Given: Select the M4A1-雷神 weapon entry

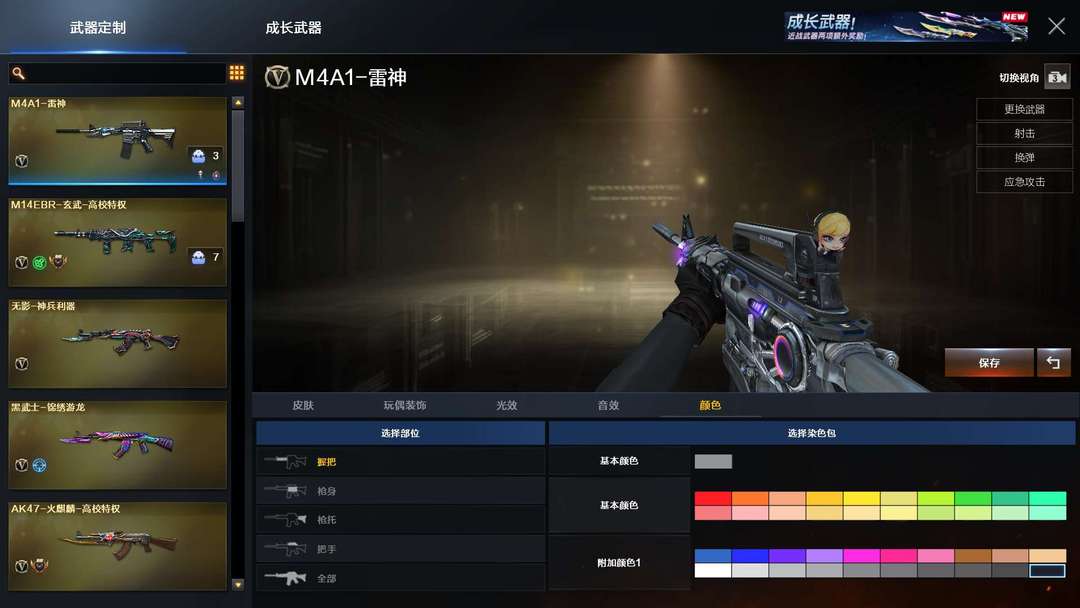Looking at the screenshot, I should coord(118,140).
